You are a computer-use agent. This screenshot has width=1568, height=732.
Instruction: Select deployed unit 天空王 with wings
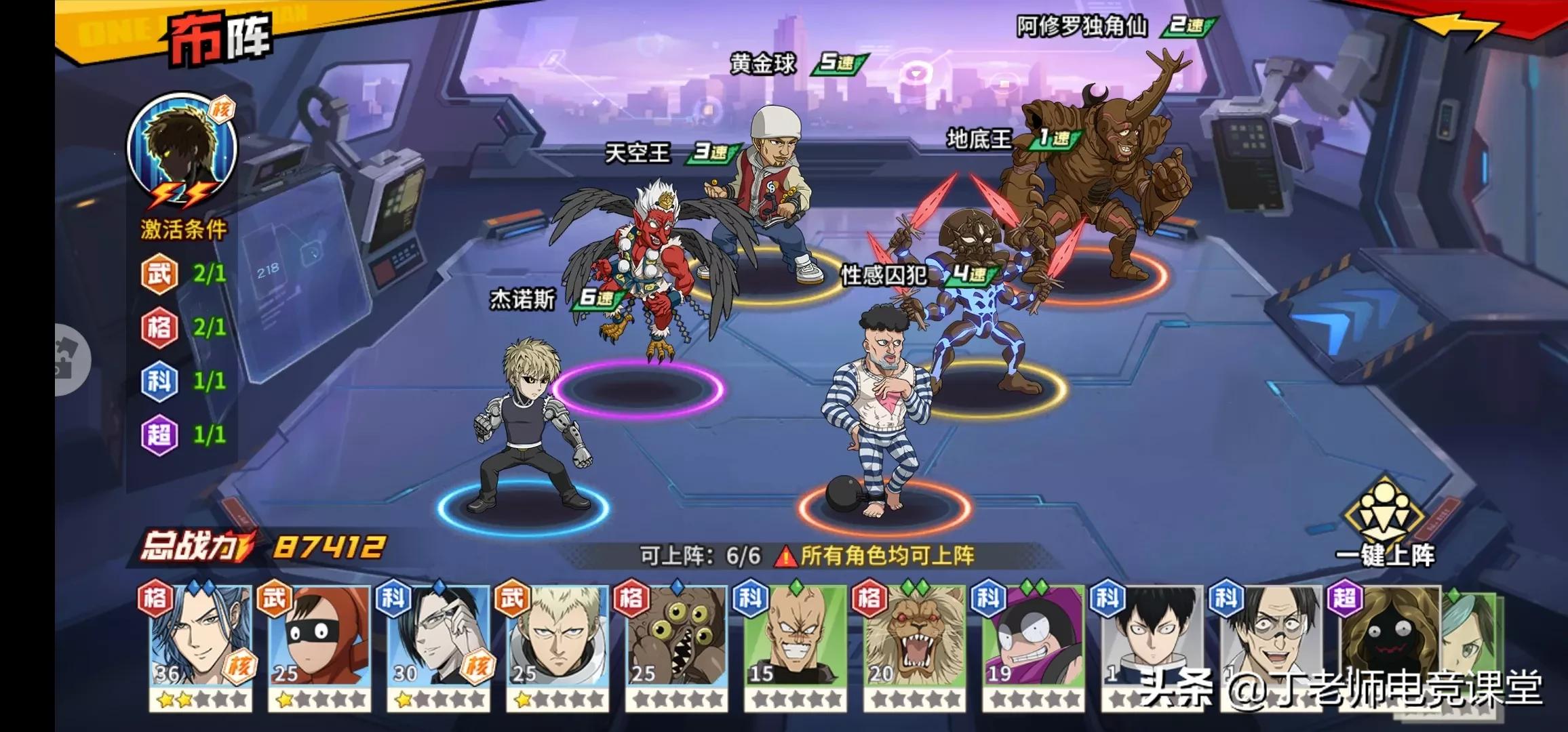pyautogui.click(x=644, y=264)
